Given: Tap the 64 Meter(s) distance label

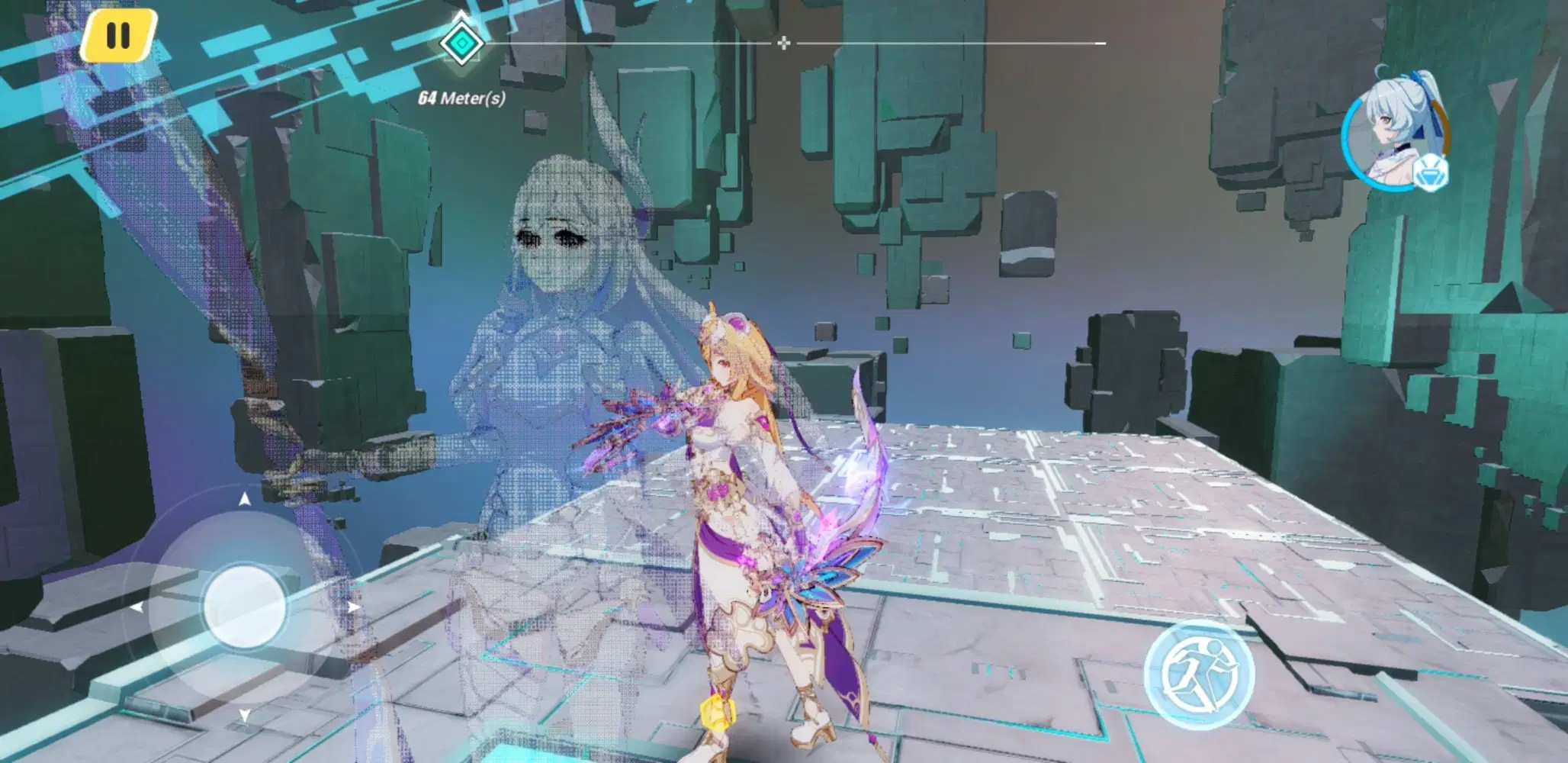Looking at the screenshot, I should click(x=461, y=98).
